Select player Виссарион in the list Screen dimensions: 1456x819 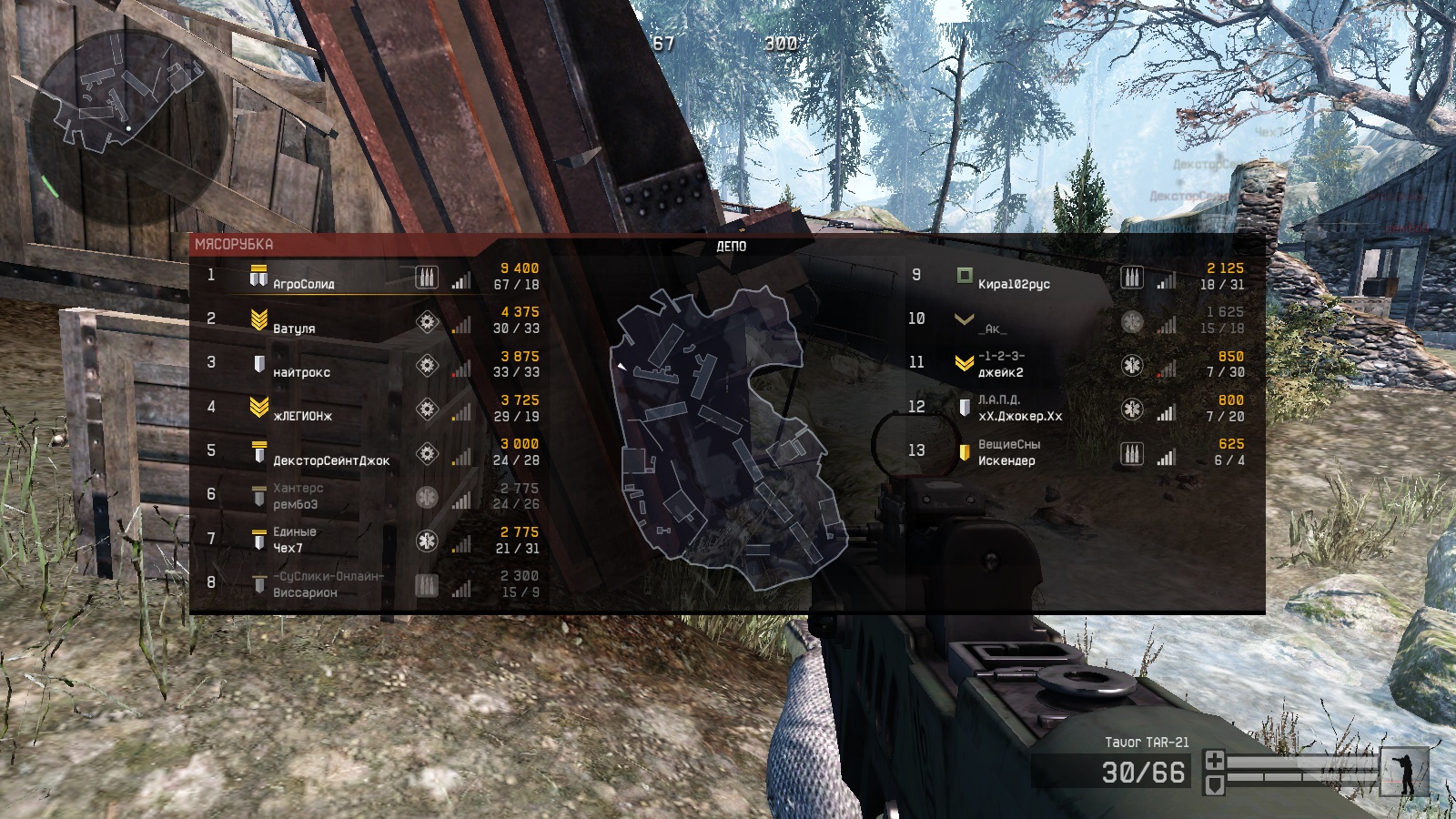[x=305, y=592]
